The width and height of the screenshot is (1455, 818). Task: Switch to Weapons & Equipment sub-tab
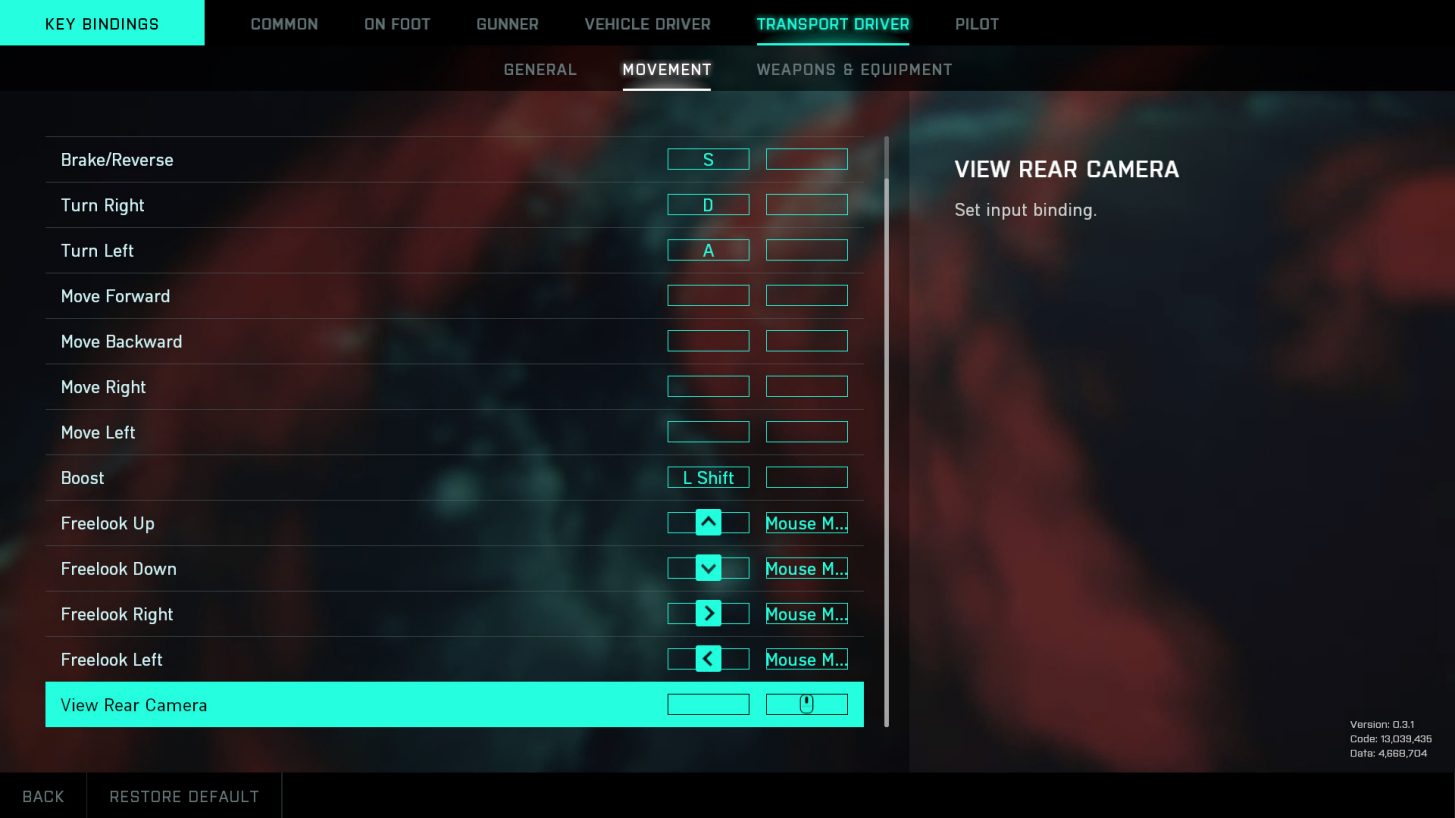click(x=854, y=70)
